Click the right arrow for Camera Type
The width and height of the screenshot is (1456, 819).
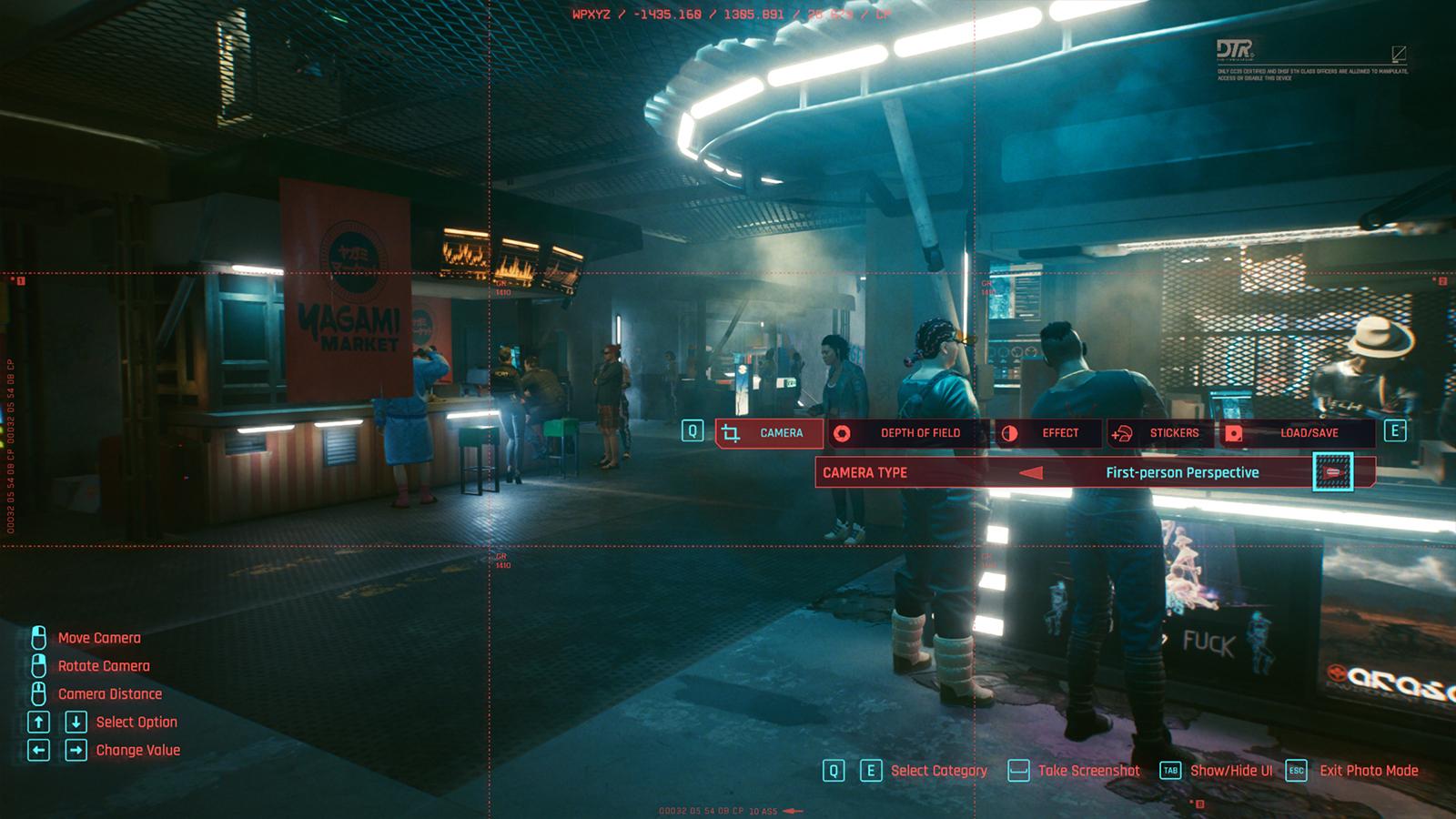[x=1333, y=473]
